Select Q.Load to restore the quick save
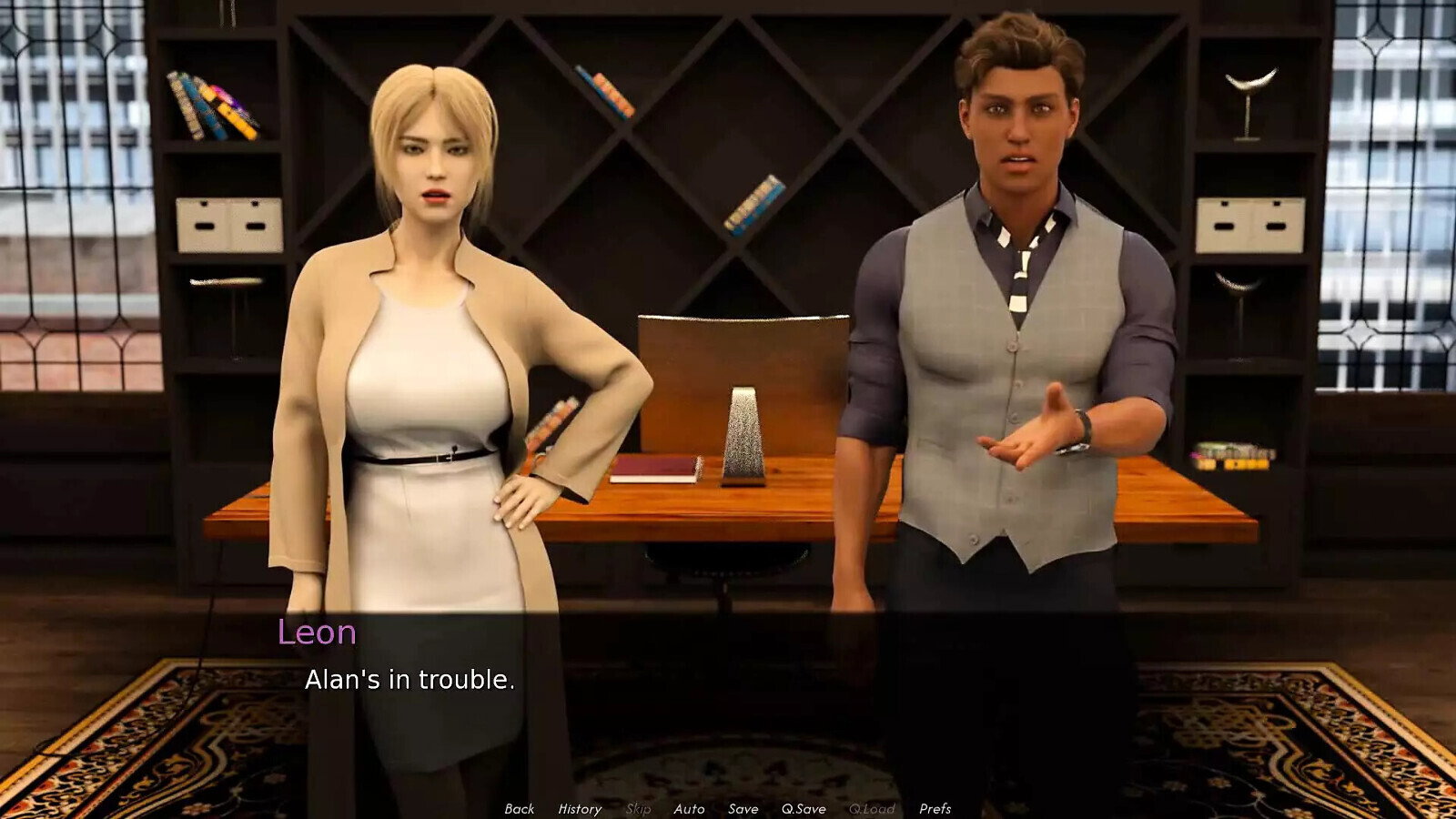The image size is (1456, 819). (872, 808)
